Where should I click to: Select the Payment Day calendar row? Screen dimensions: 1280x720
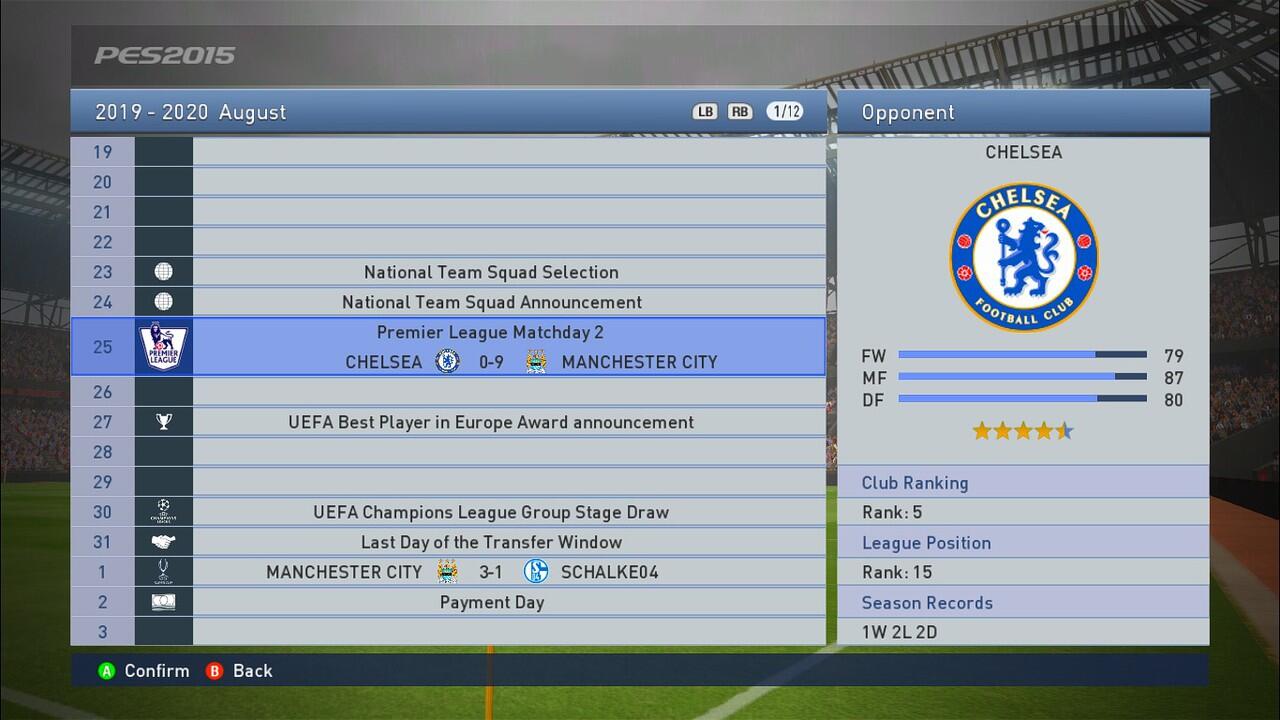pos(490,602)
